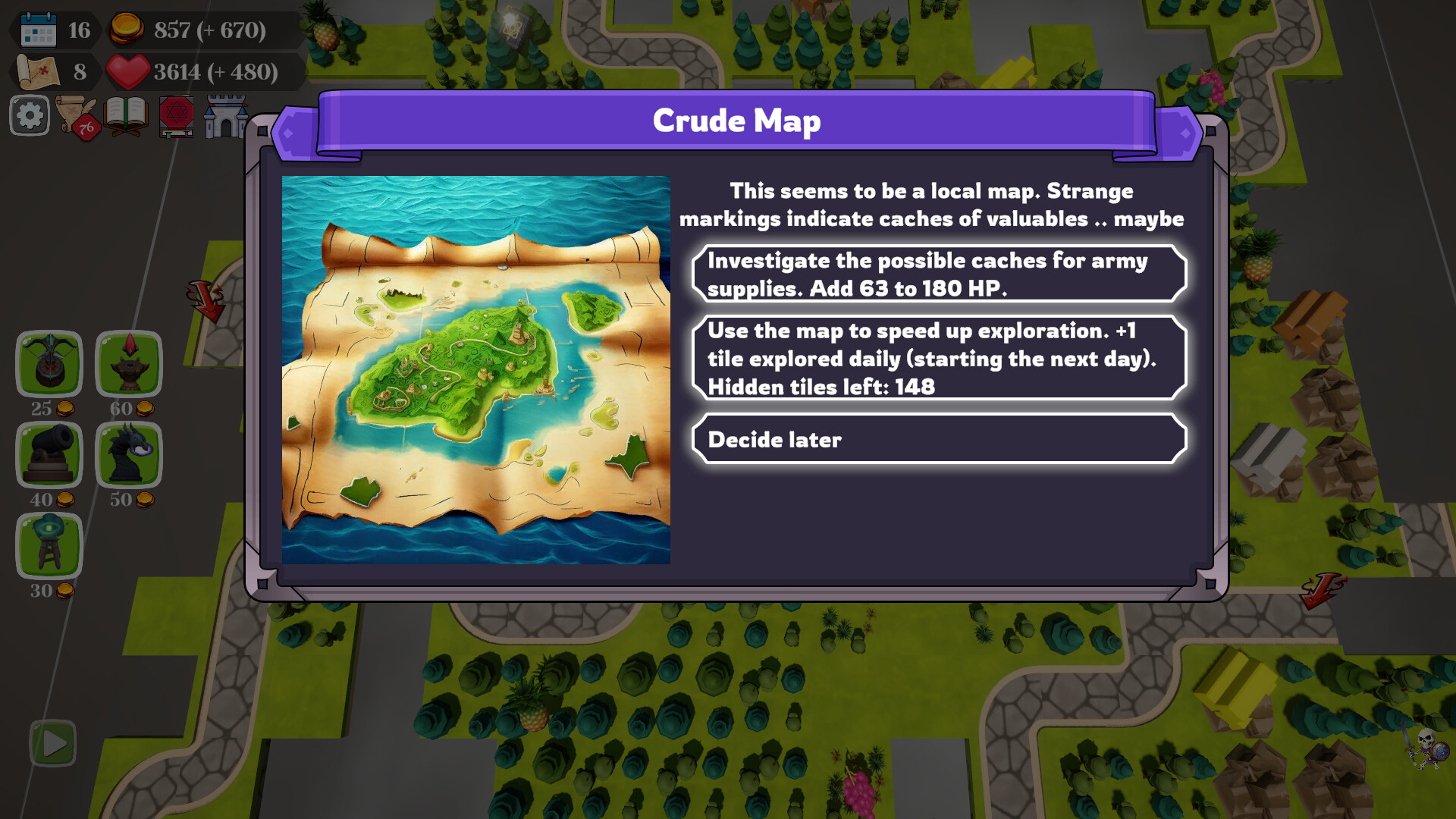This screenshot has width=1456, height=819.
Task: Open the settings gear menu
Action: pos(29,115)
